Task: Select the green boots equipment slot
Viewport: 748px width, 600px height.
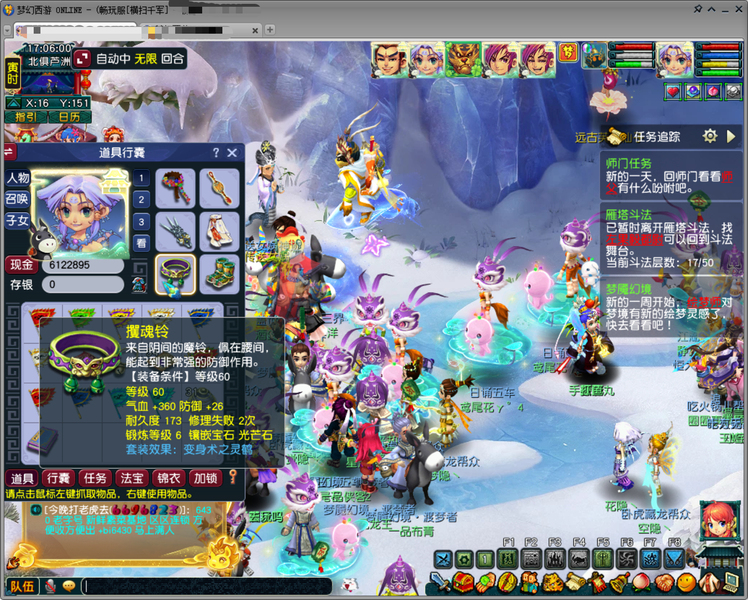Action: (219, 274)
